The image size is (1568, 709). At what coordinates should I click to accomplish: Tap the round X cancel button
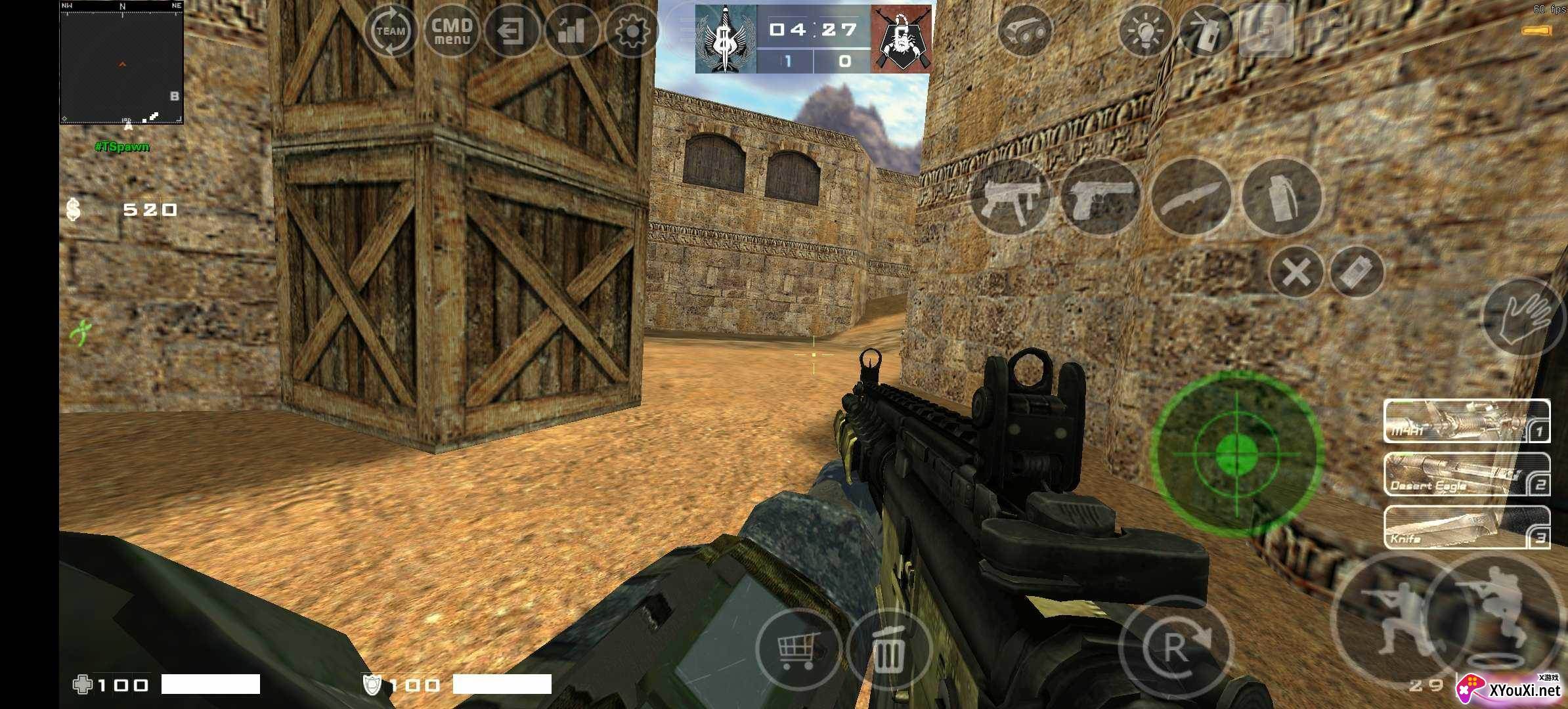coord(1296,272)
